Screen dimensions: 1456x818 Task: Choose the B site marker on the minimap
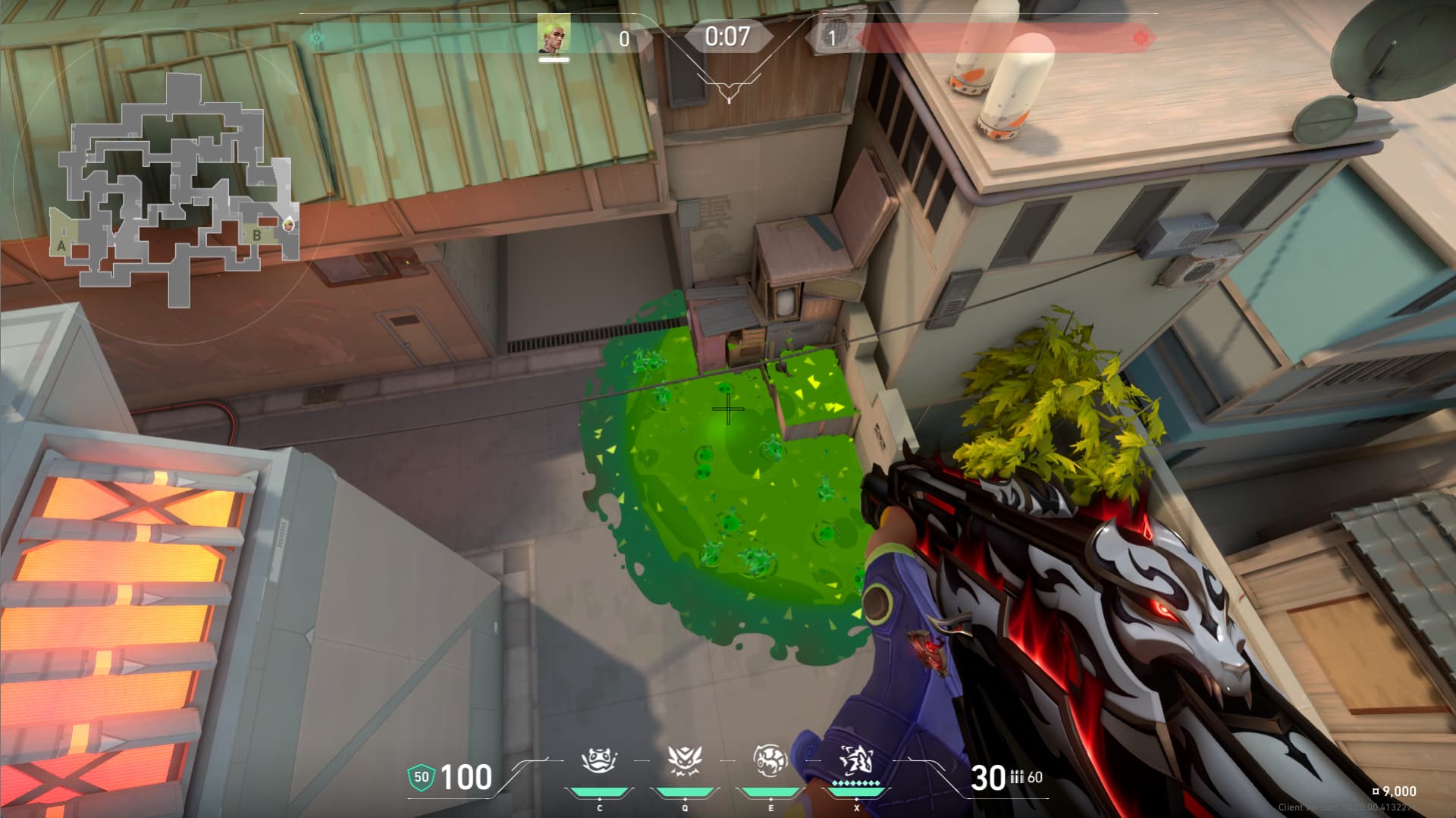(257, 236)
